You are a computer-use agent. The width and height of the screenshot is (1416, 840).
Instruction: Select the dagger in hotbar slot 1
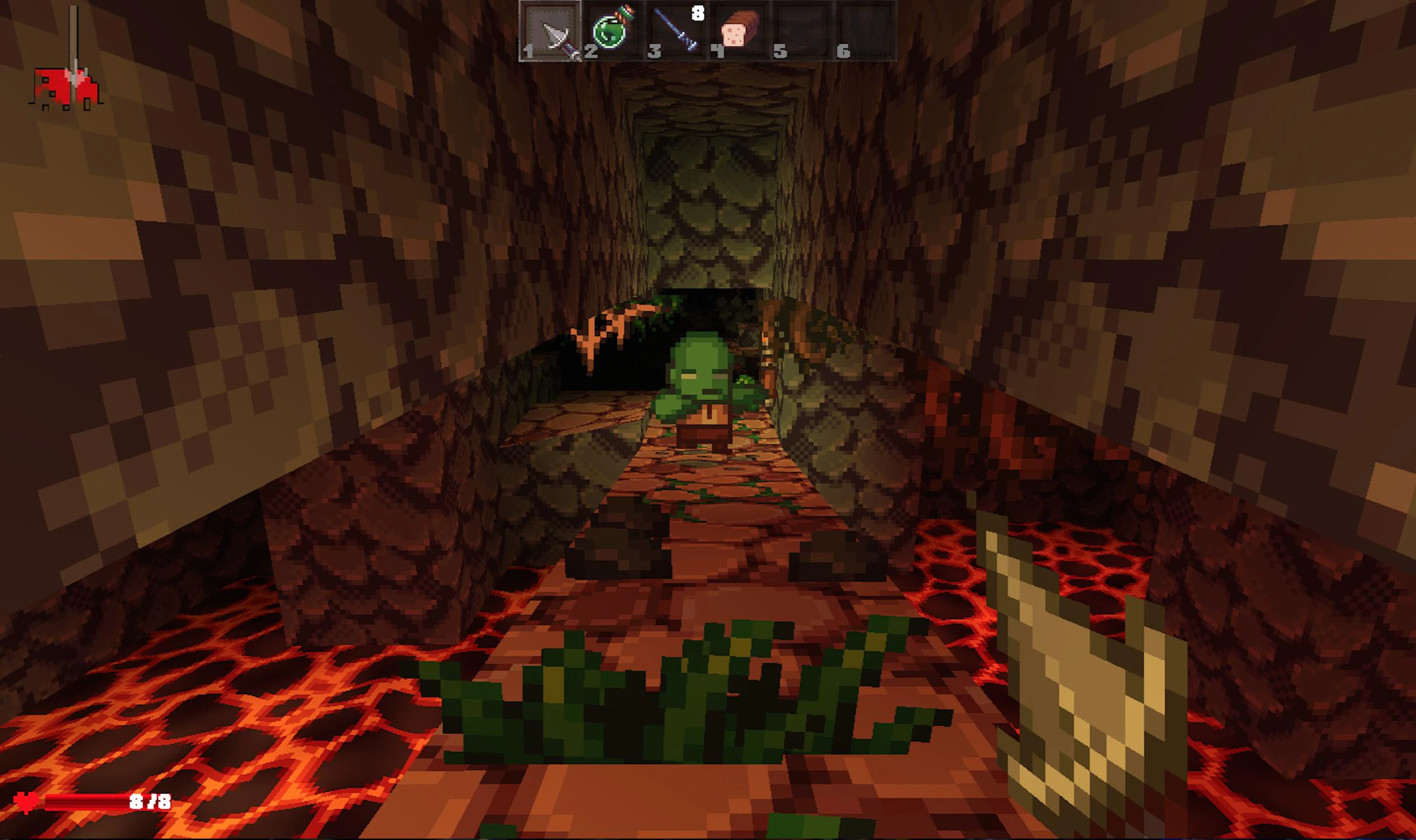551,32
